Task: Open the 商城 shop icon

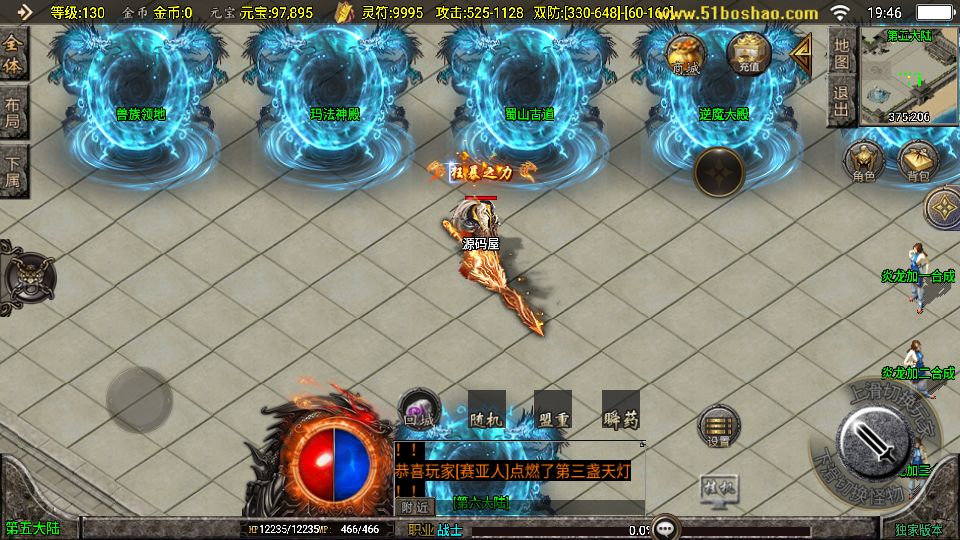Action: (686, 54)
